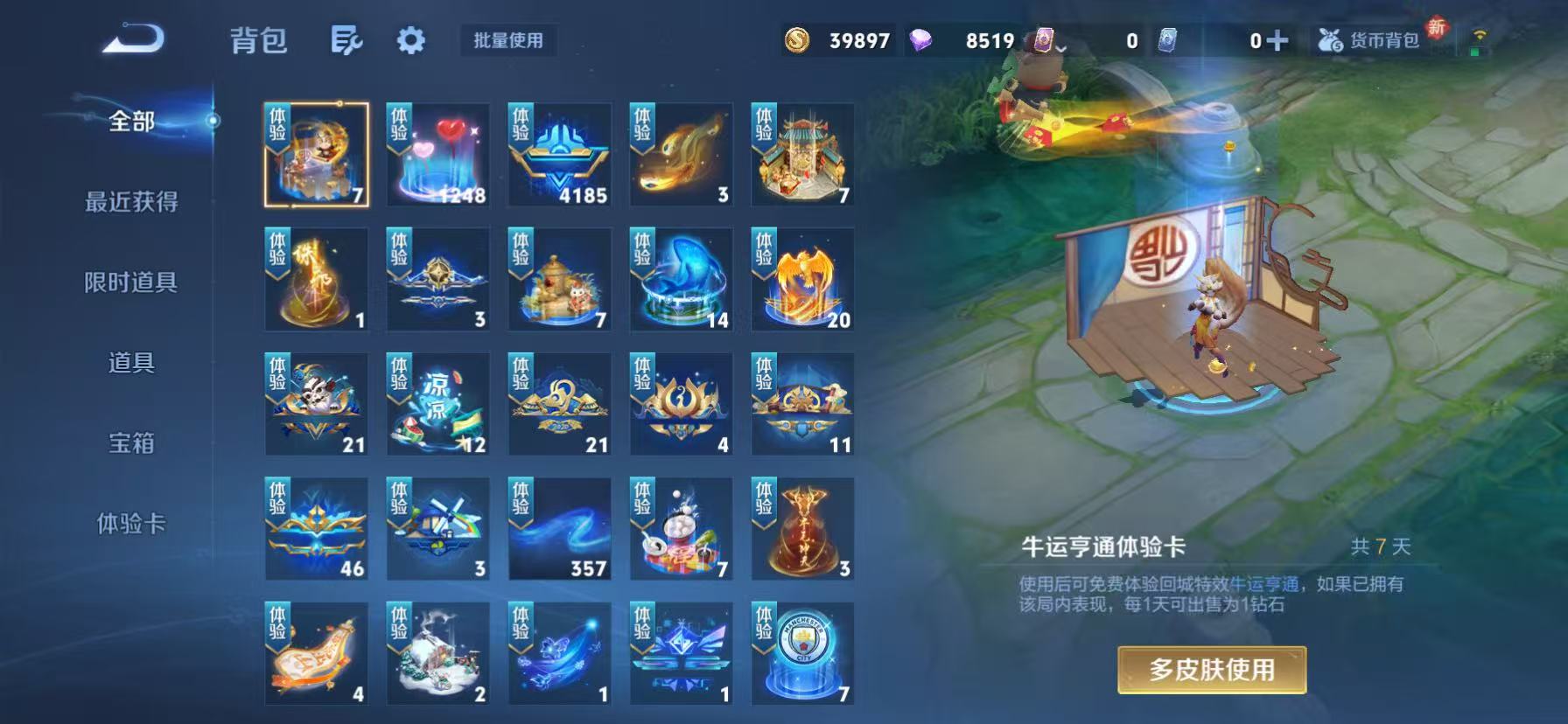Expand the chevron next to the hero card count
The width and height of the screenshot is (1568, 724).
[x=1060, y=48]
